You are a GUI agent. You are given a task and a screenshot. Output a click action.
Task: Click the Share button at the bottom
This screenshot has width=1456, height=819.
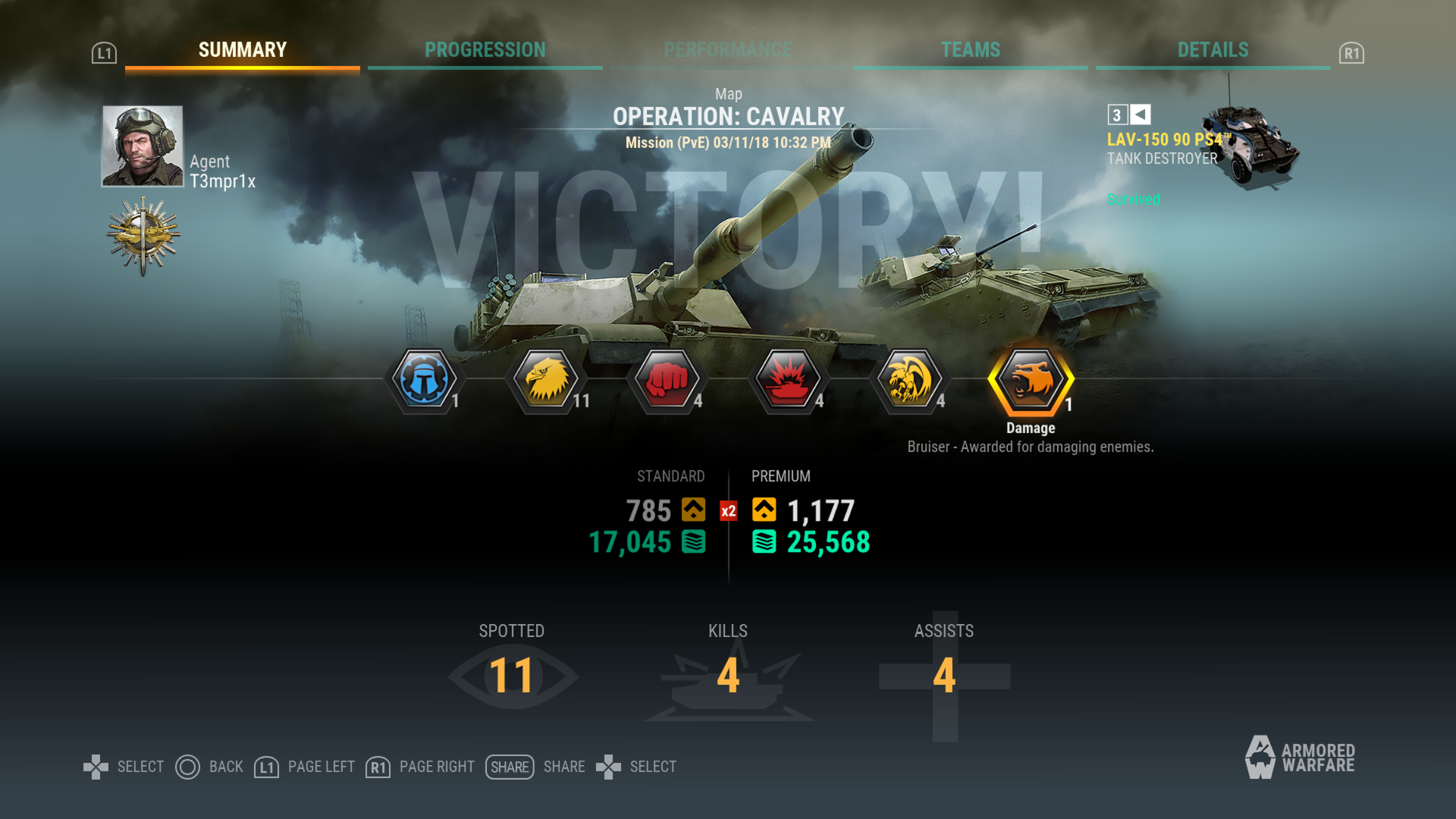(510, 767)
